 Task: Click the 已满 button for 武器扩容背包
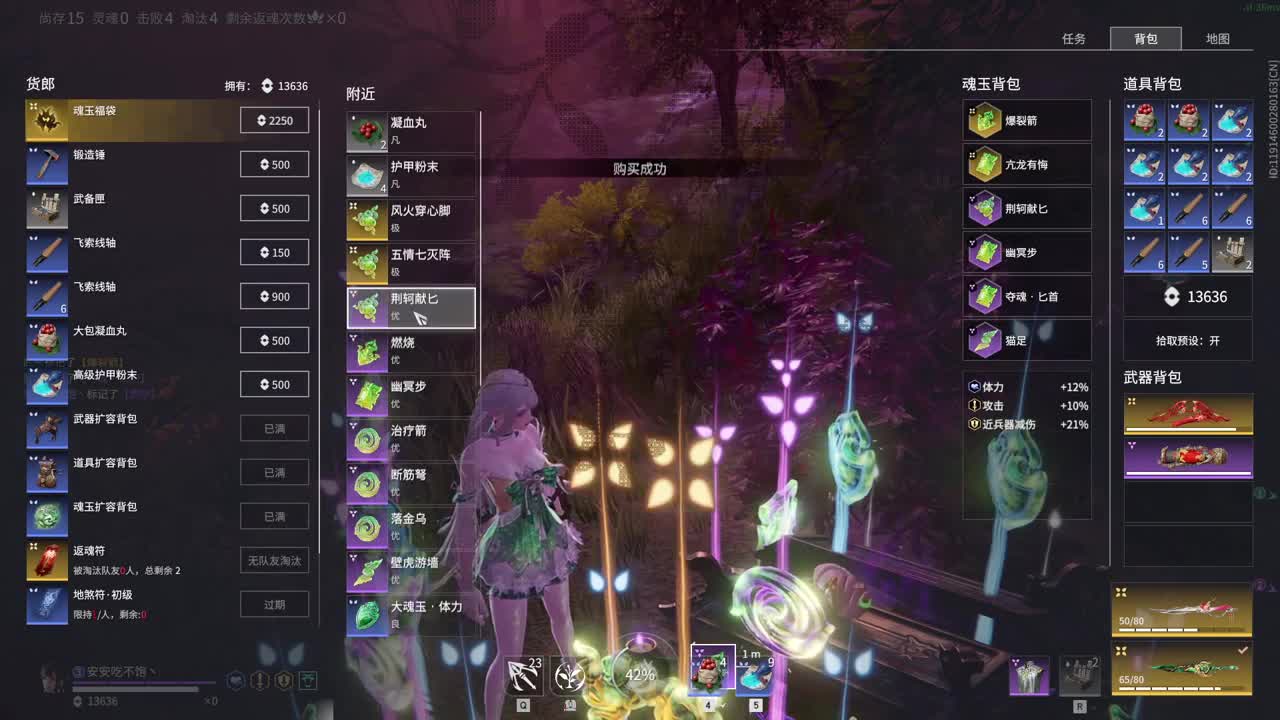click(x=275, y=428)
